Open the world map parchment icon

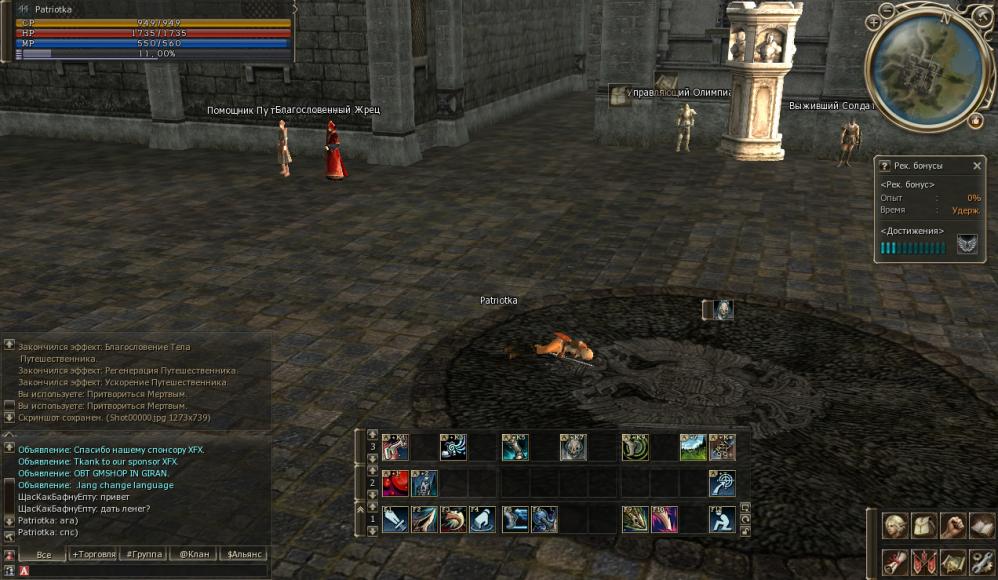point(953,561)
